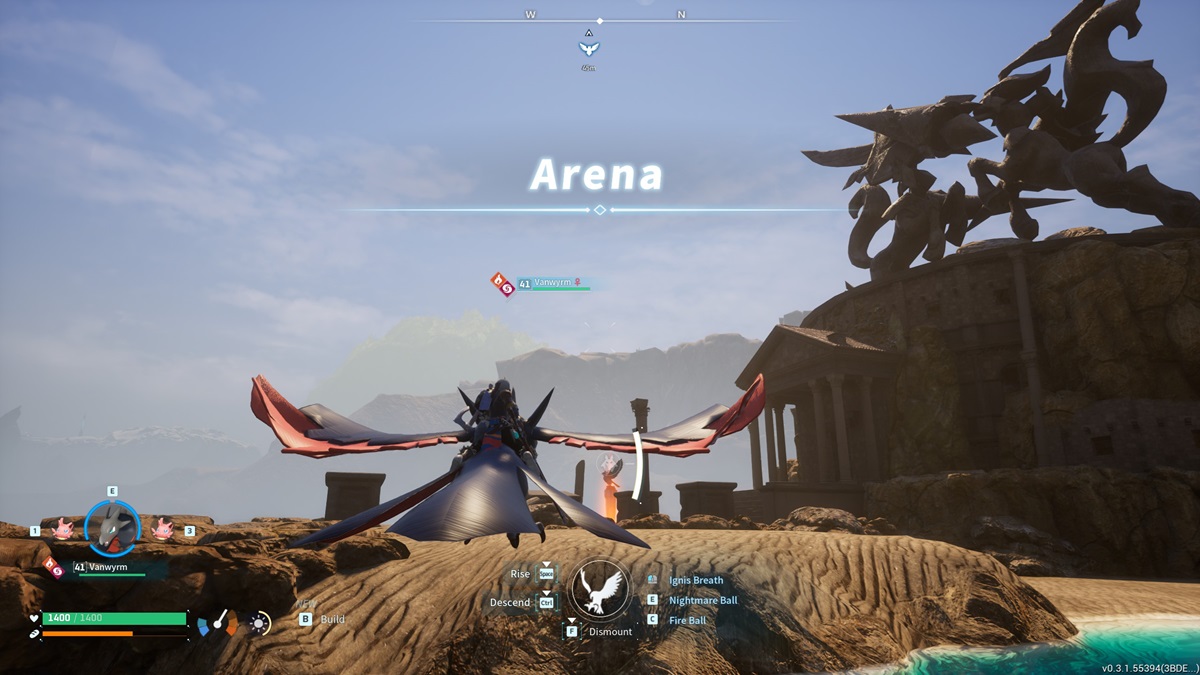The width and height of the screenshot is (1200, 675).
Task: Click the flying mount eagle emblem
Action: point(598,589)
